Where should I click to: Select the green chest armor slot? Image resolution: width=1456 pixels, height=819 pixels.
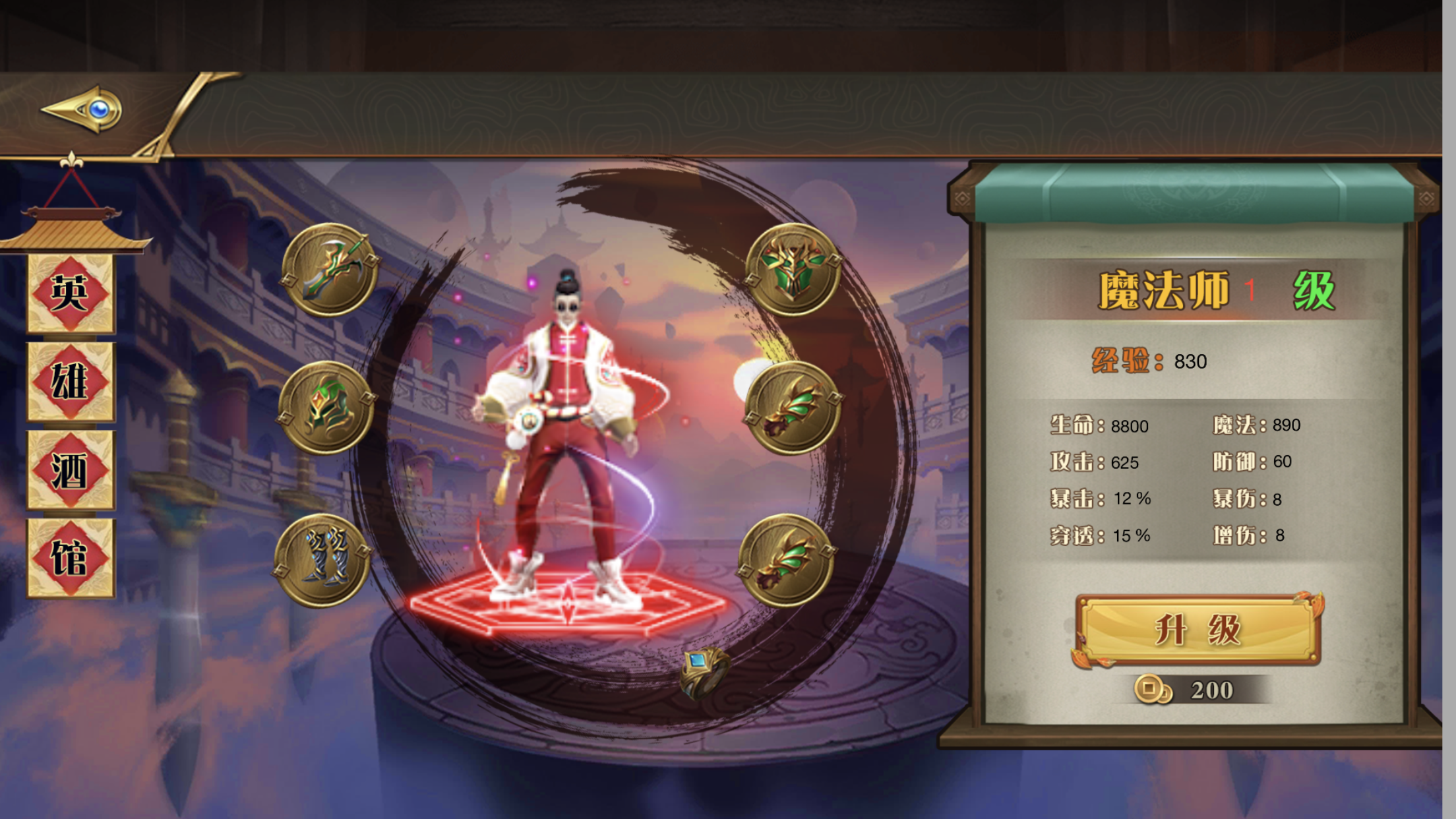coord(793,269)
